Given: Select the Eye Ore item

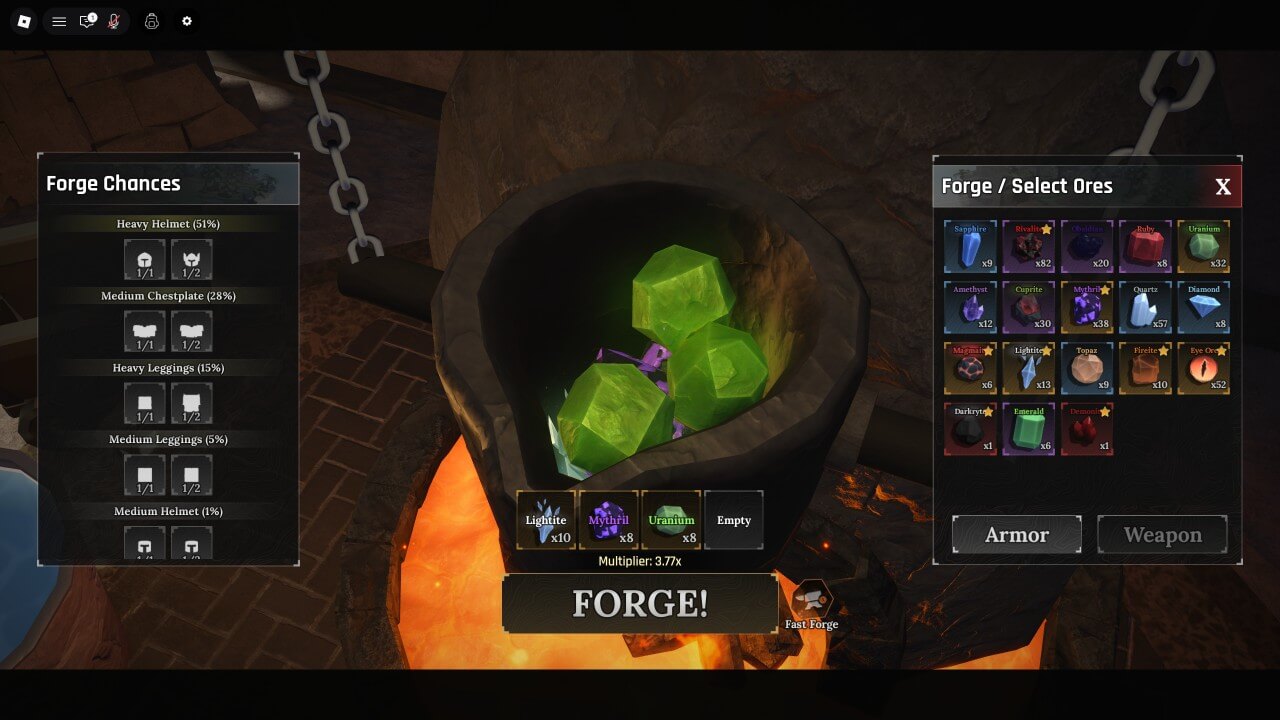Looking at the screenshot, I should click(x=1203, y=369).
